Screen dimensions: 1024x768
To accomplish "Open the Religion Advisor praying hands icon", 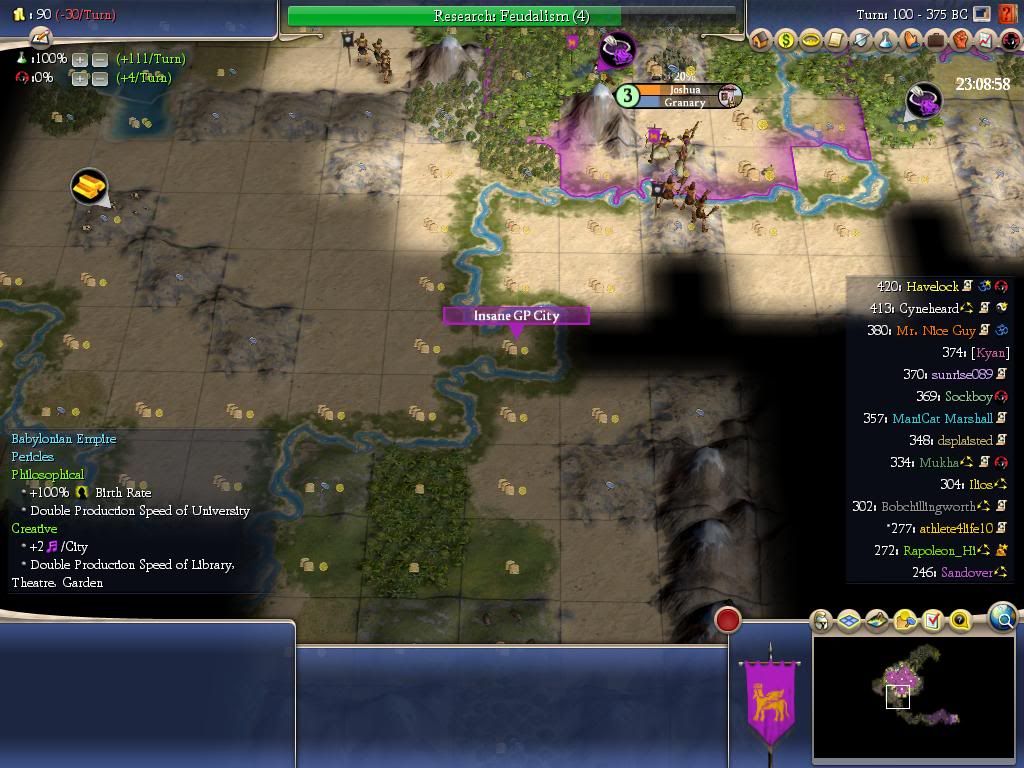I will 911,41.
